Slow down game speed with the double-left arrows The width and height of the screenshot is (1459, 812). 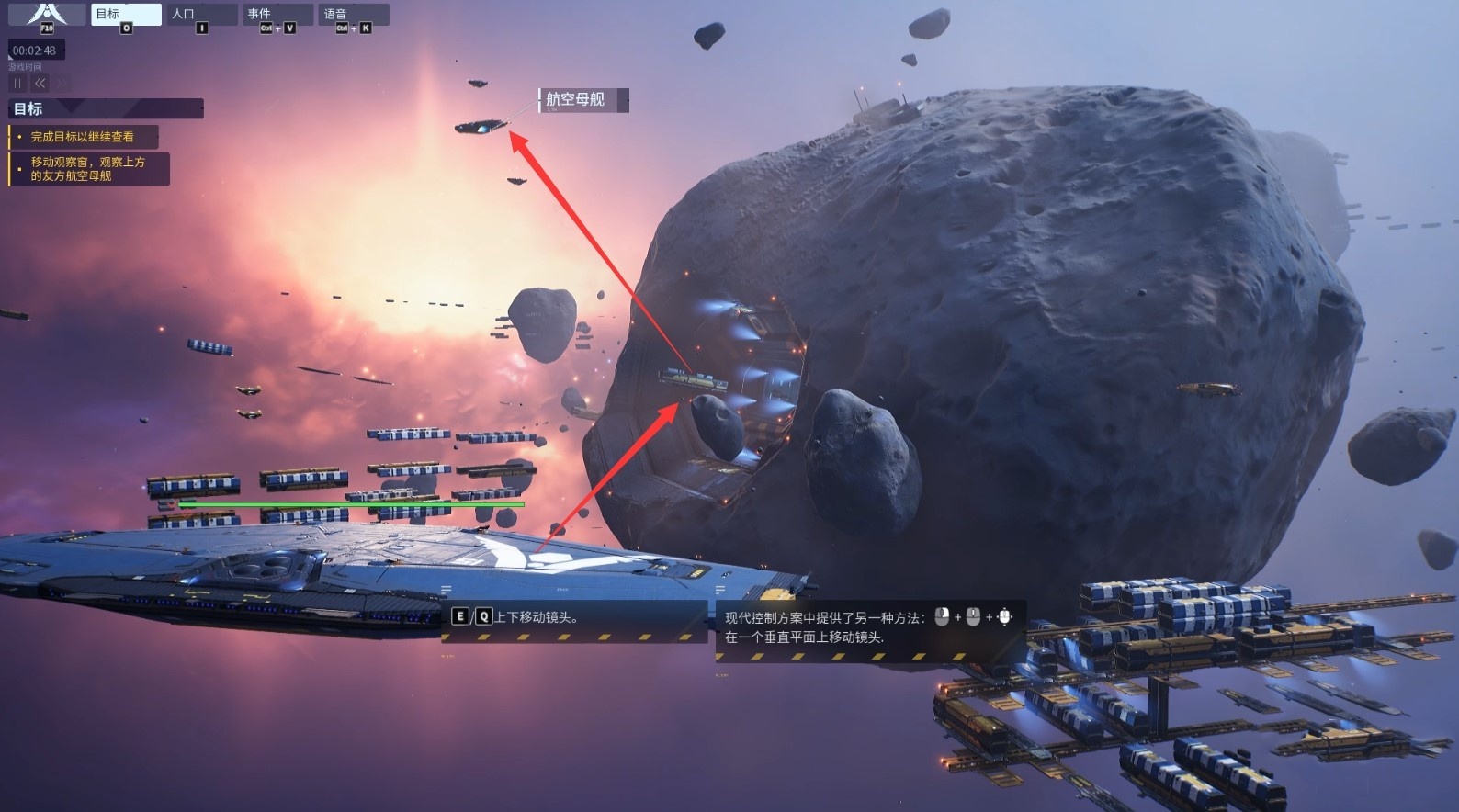pyautogui.click(x=40, y=84)
